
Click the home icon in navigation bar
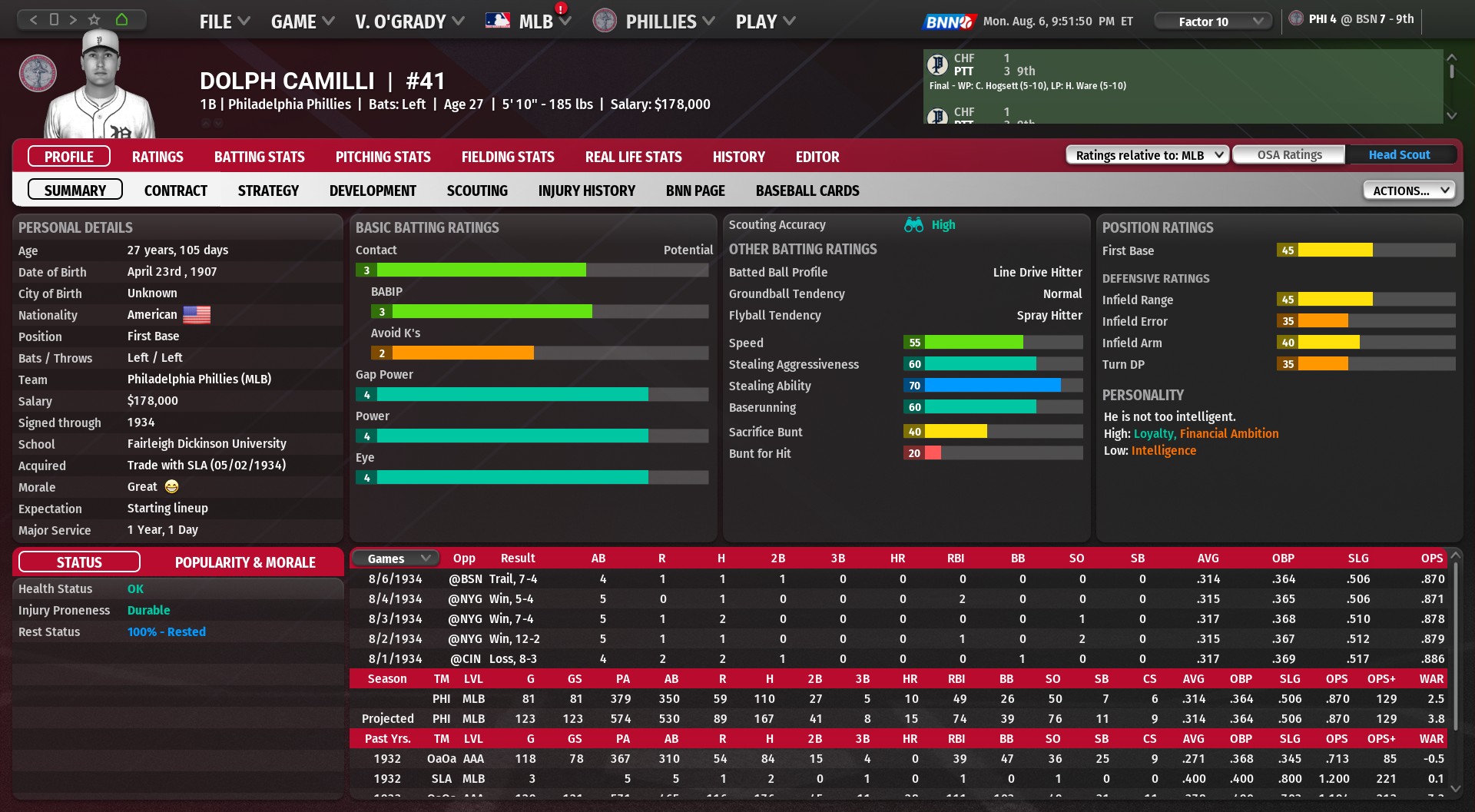(121, 19)
